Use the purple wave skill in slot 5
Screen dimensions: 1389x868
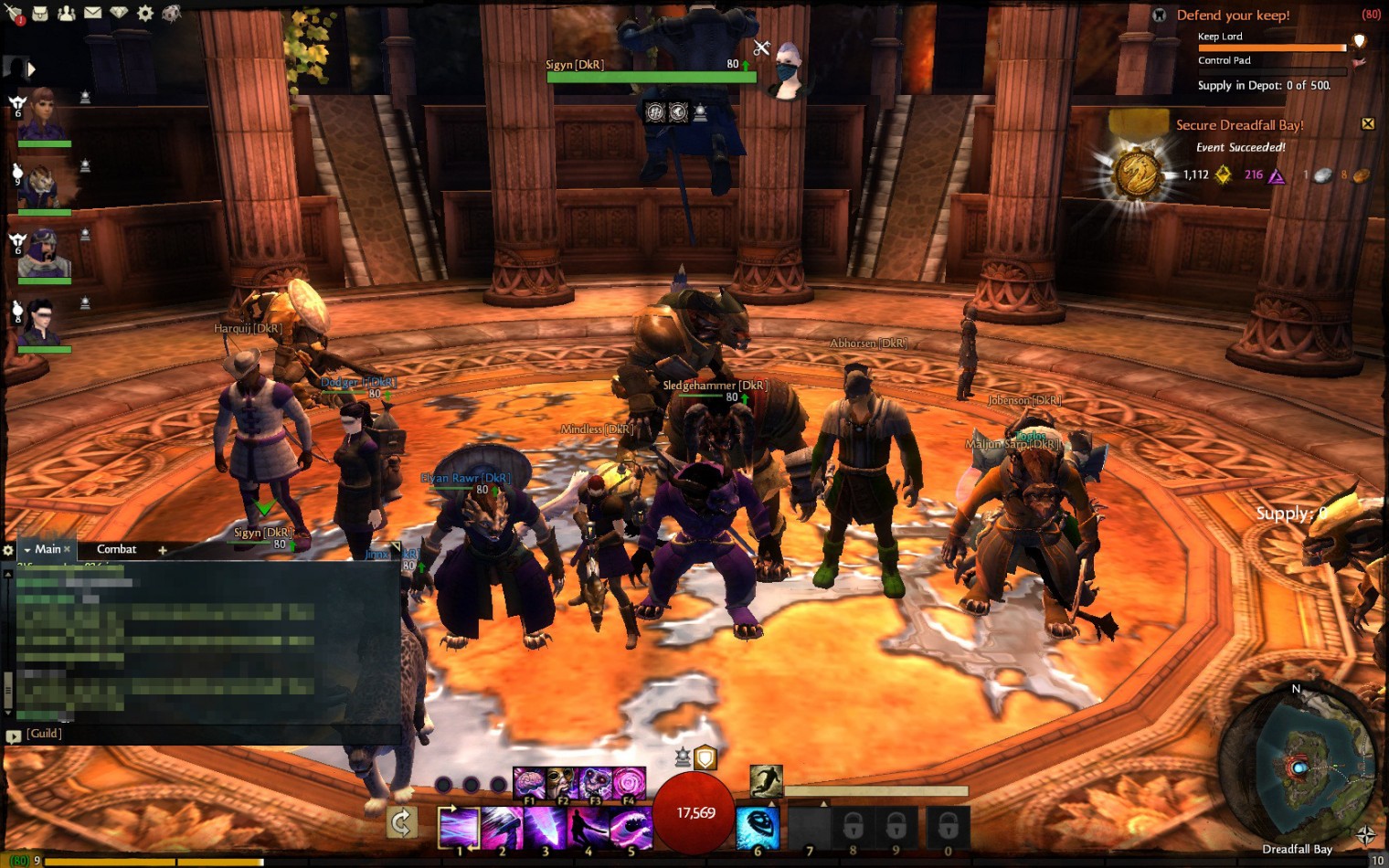[631, 827]
